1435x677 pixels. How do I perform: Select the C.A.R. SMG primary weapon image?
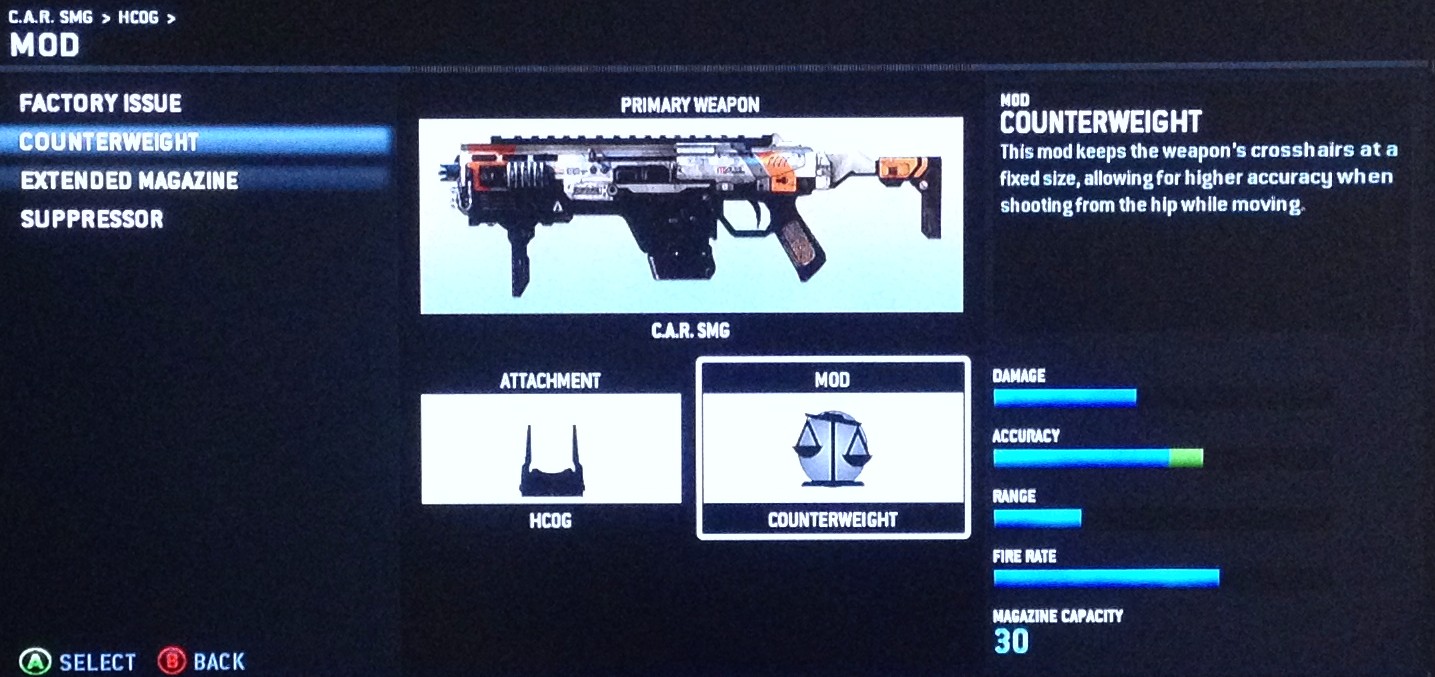[691, 215]
